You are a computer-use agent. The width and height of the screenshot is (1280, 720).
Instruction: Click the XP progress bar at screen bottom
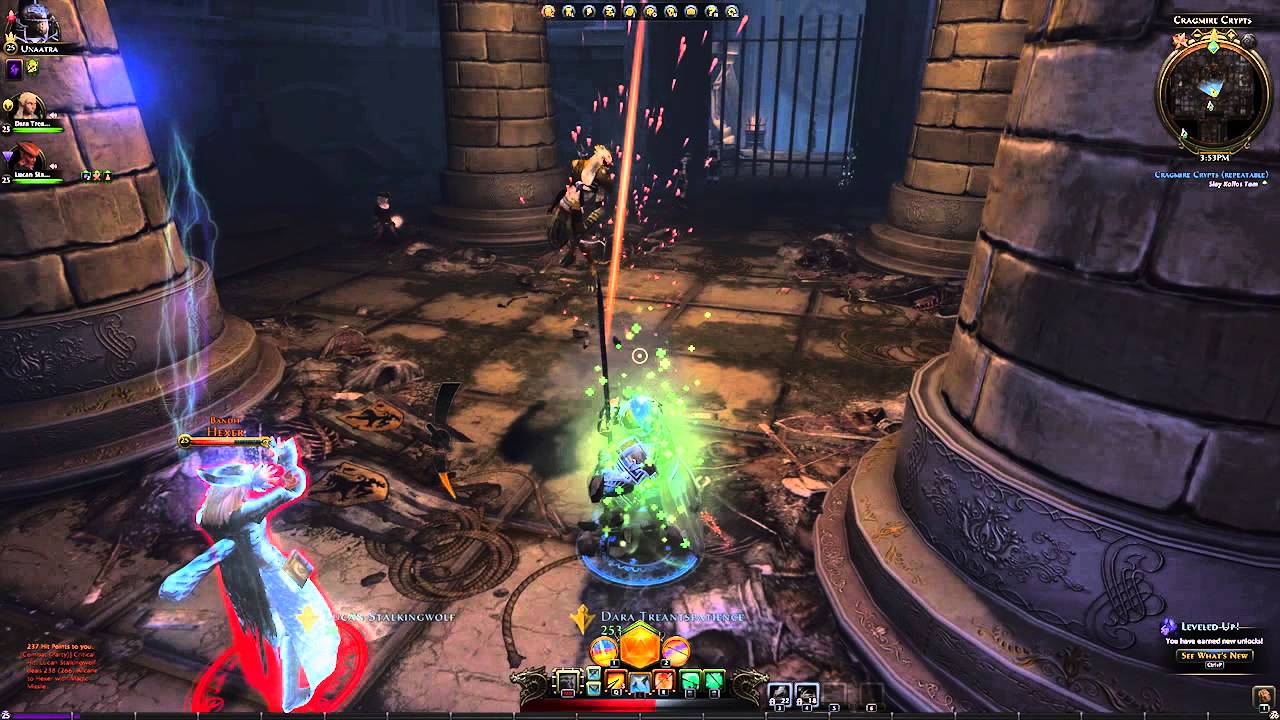(x=640, y=715)
